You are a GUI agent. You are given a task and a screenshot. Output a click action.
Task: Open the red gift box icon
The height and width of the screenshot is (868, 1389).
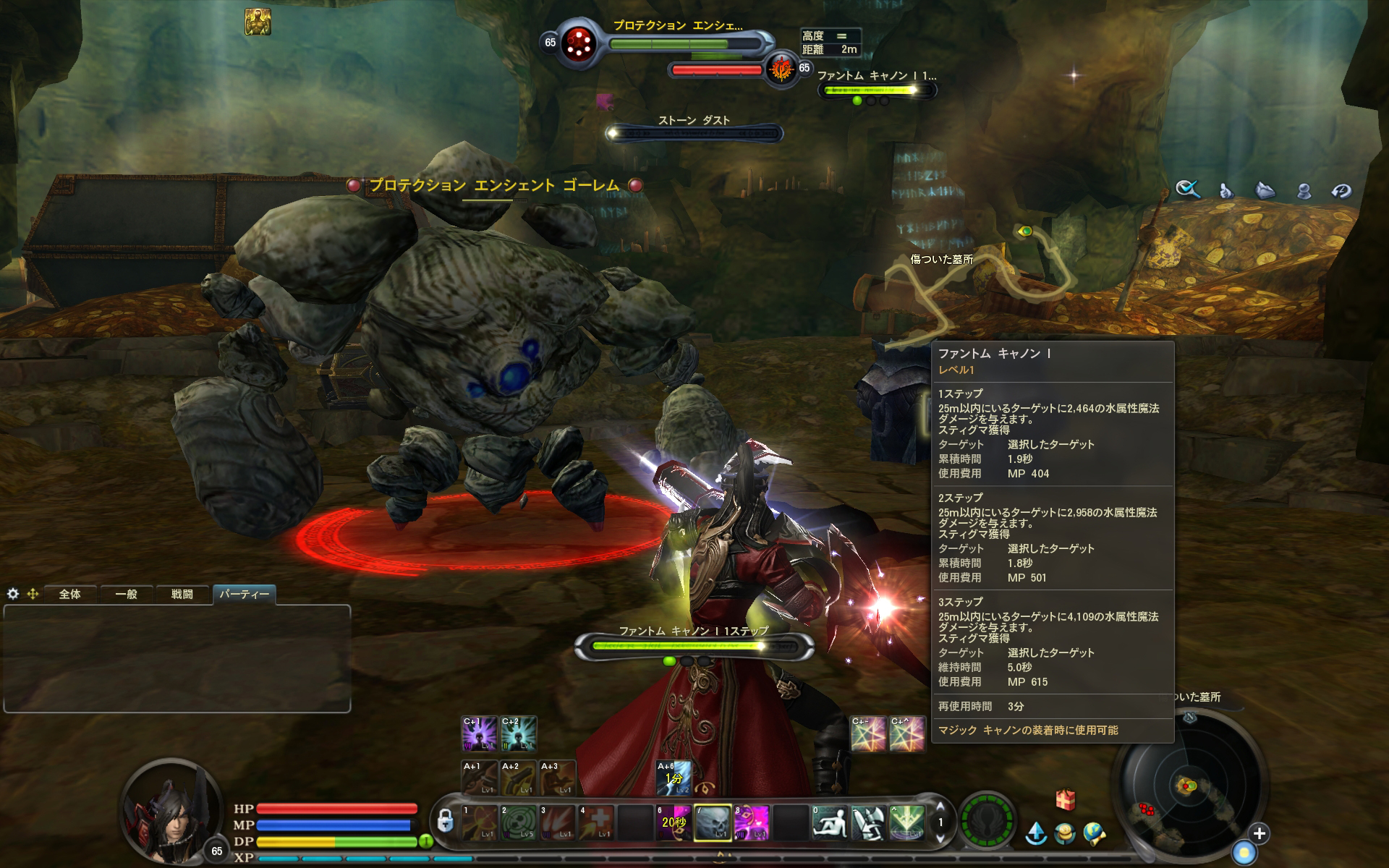click(x=1065, y=799)
